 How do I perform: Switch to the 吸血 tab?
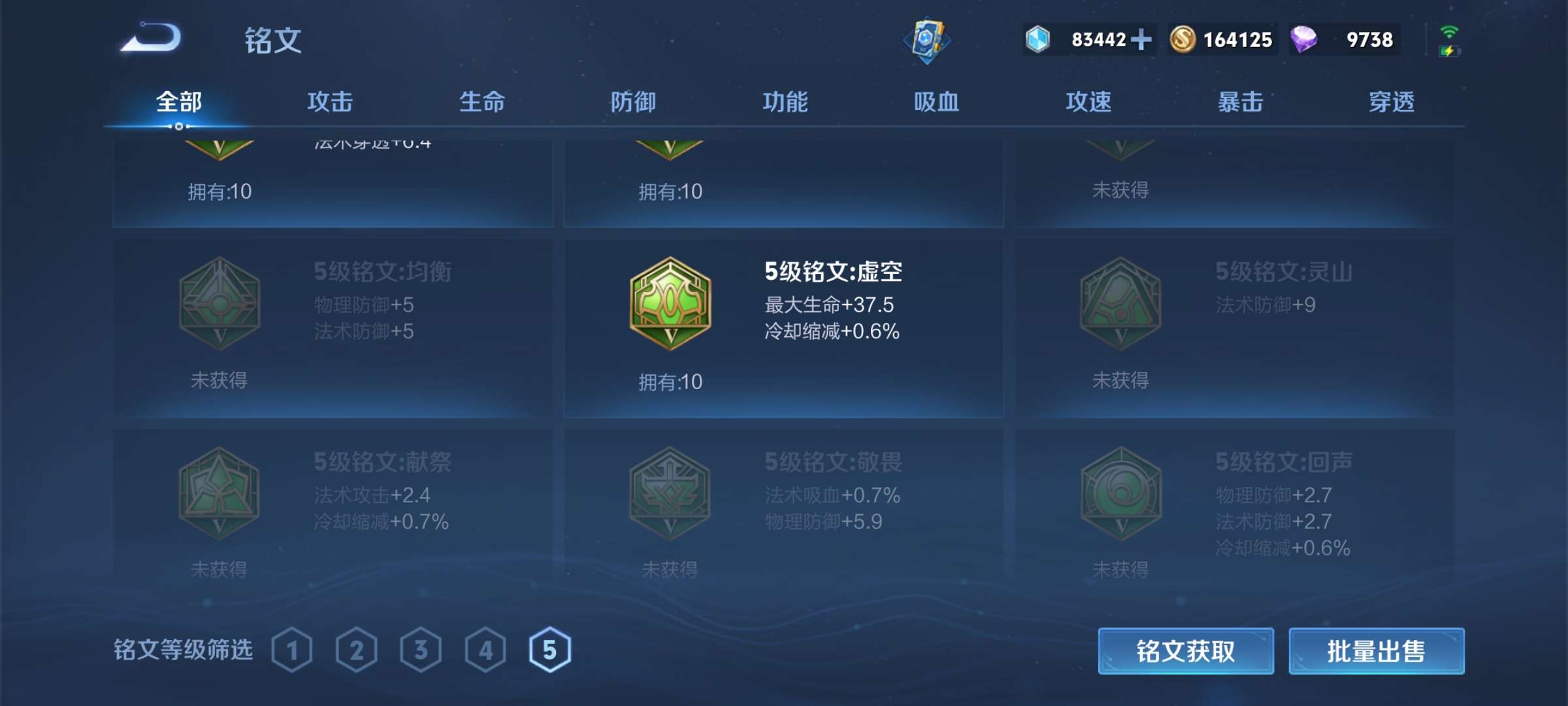tap(936, 102)
